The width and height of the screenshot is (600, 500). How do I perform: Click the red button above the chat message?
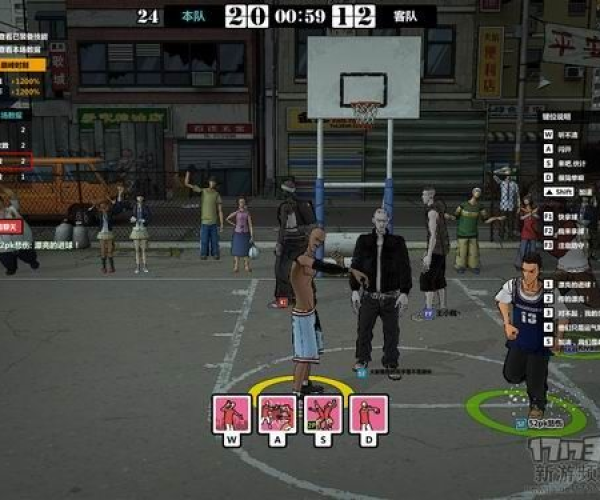point(11,227)
